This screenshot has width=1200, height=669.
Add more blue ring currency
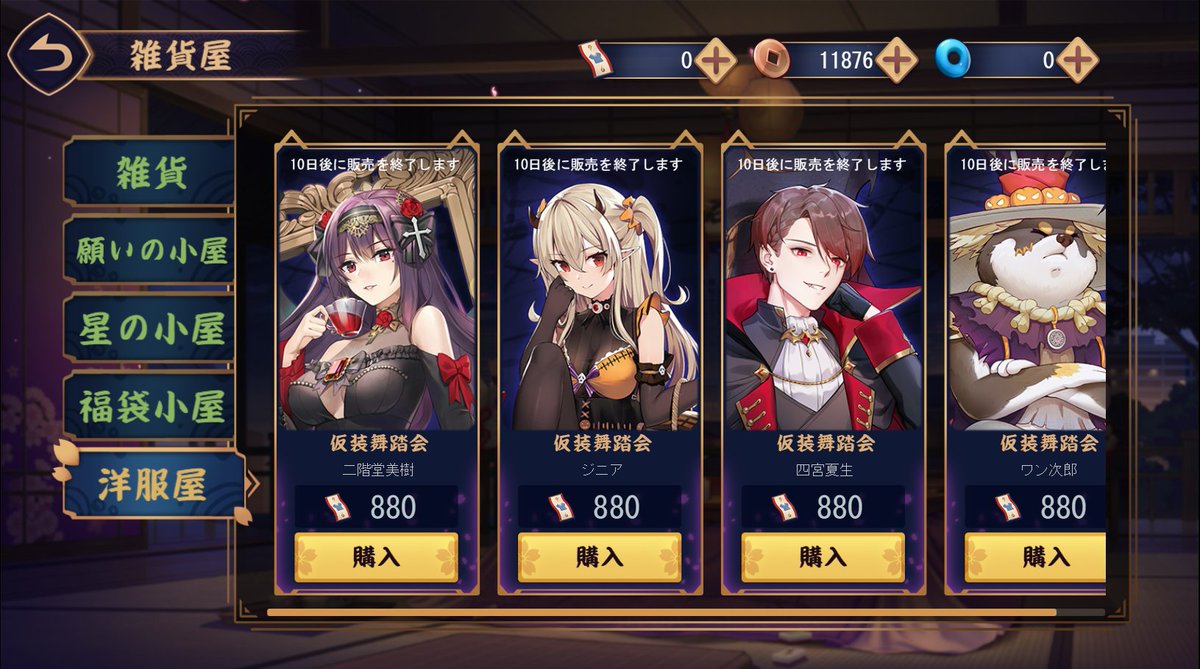(x=1078, y=61)
